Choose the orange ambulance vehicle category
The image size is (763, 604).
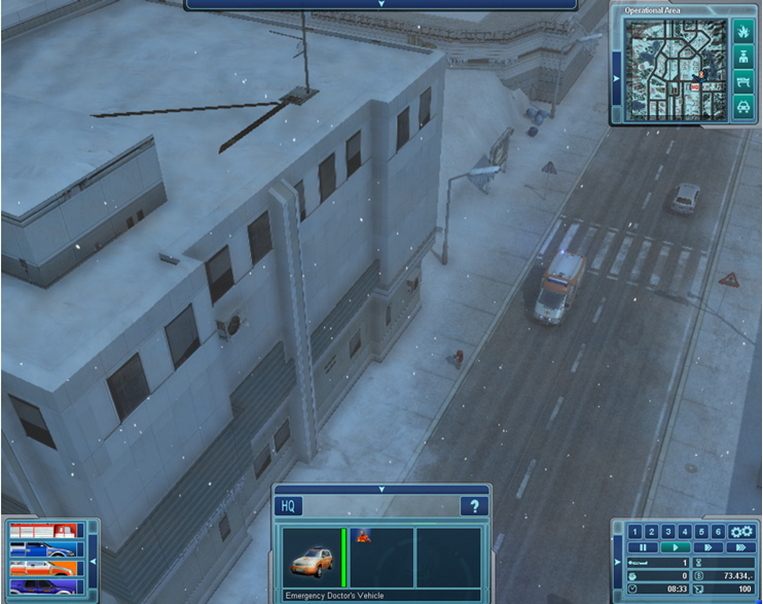44,567
